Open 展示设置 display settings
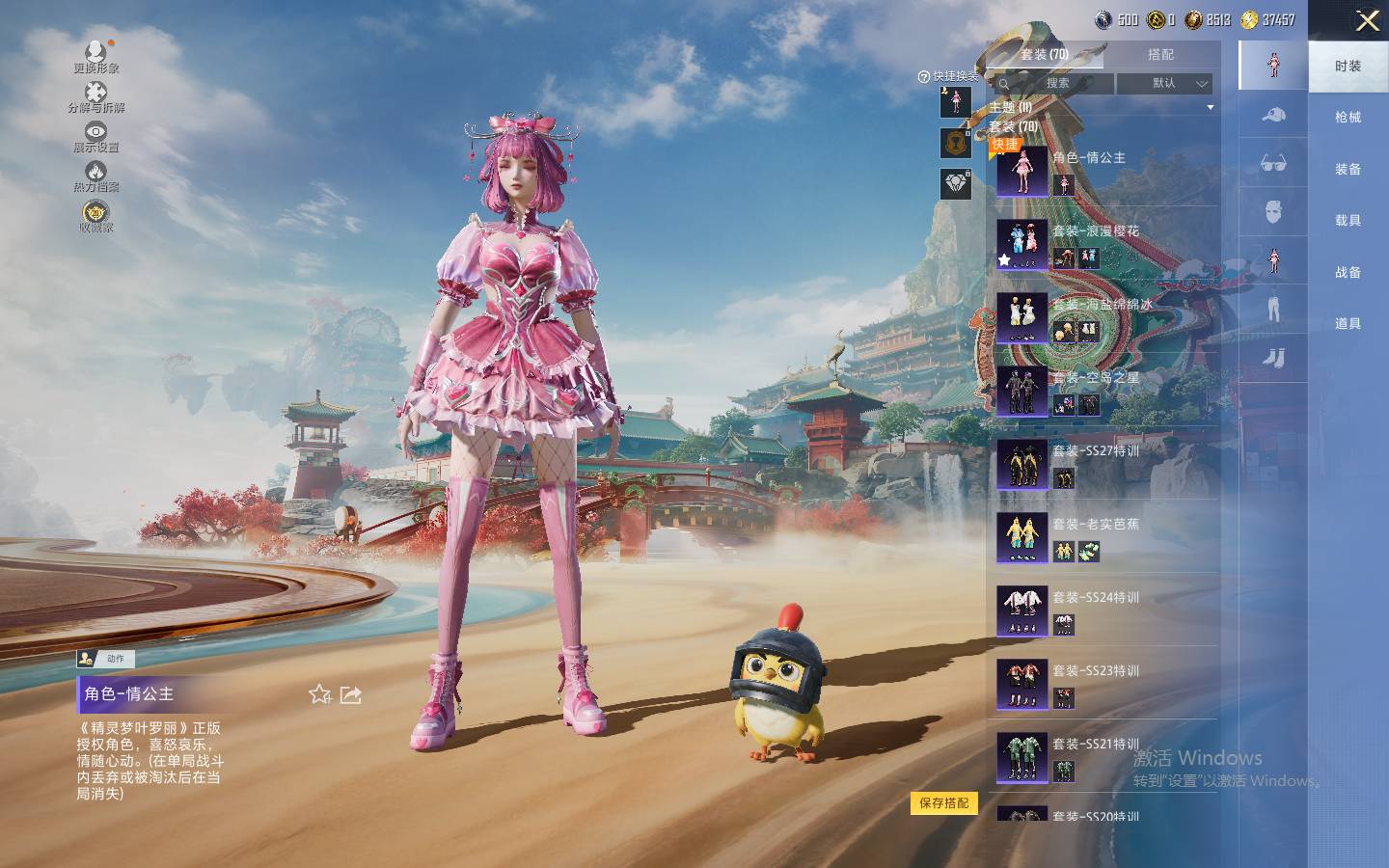Screen dimensions: 1389x868 tap(95, 136)
